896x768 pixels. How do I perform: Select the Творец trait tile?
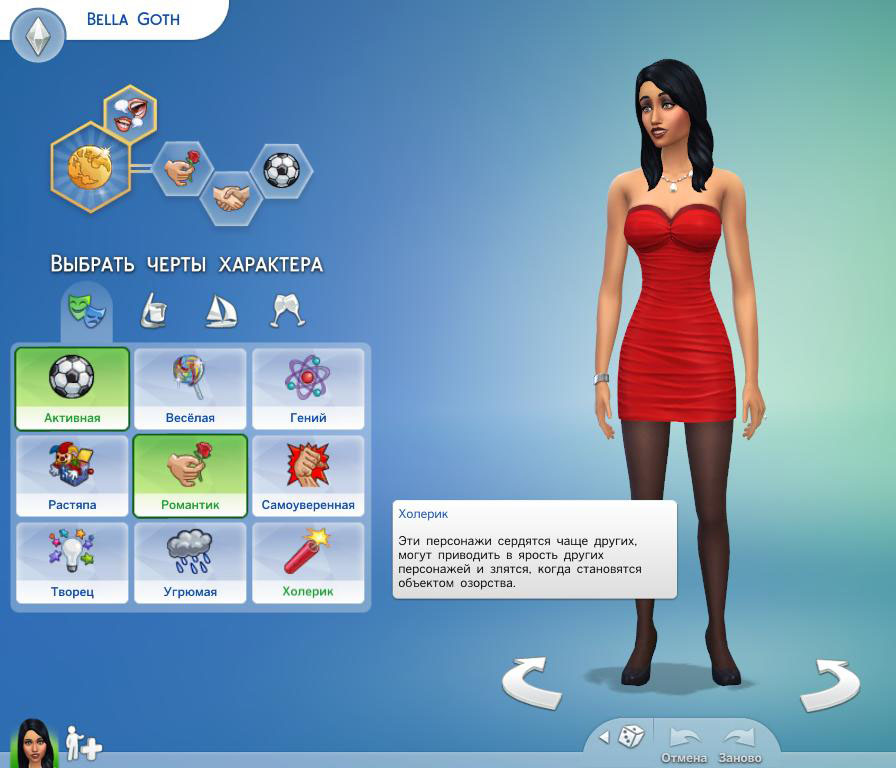pos(72,562)
